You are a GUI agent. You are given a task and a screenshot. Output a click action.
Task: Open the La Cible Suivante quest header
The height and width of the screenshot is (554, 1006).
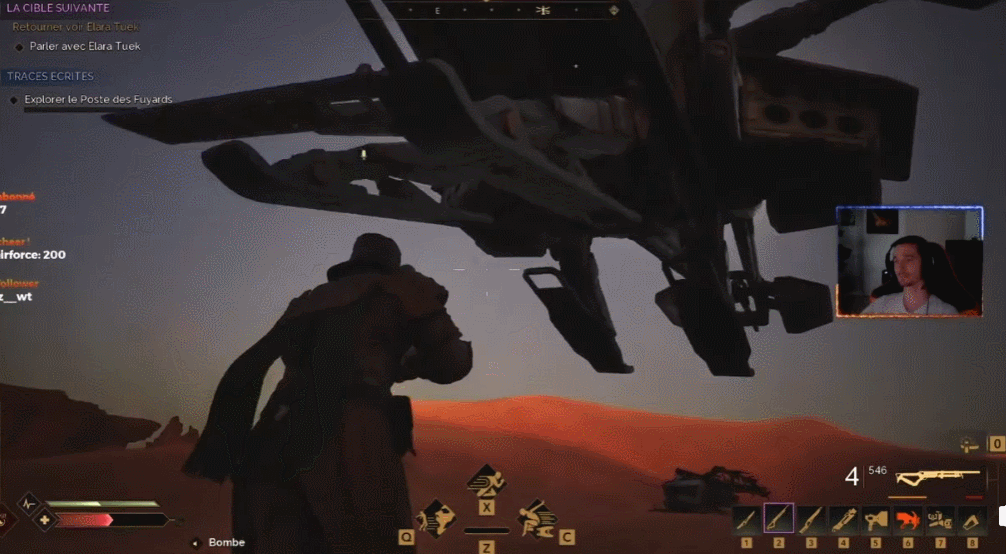pos(58,8)
